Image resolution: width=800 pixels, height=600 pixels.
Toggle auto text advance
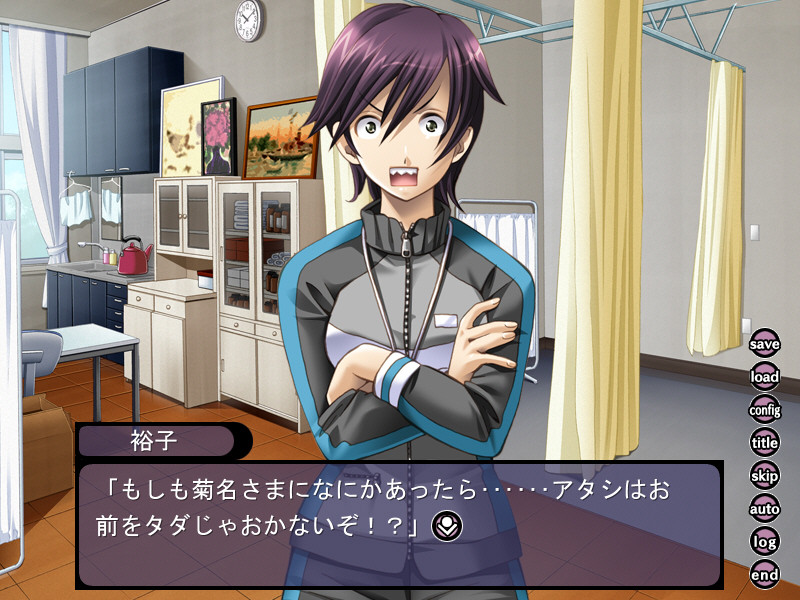[765, 508]
